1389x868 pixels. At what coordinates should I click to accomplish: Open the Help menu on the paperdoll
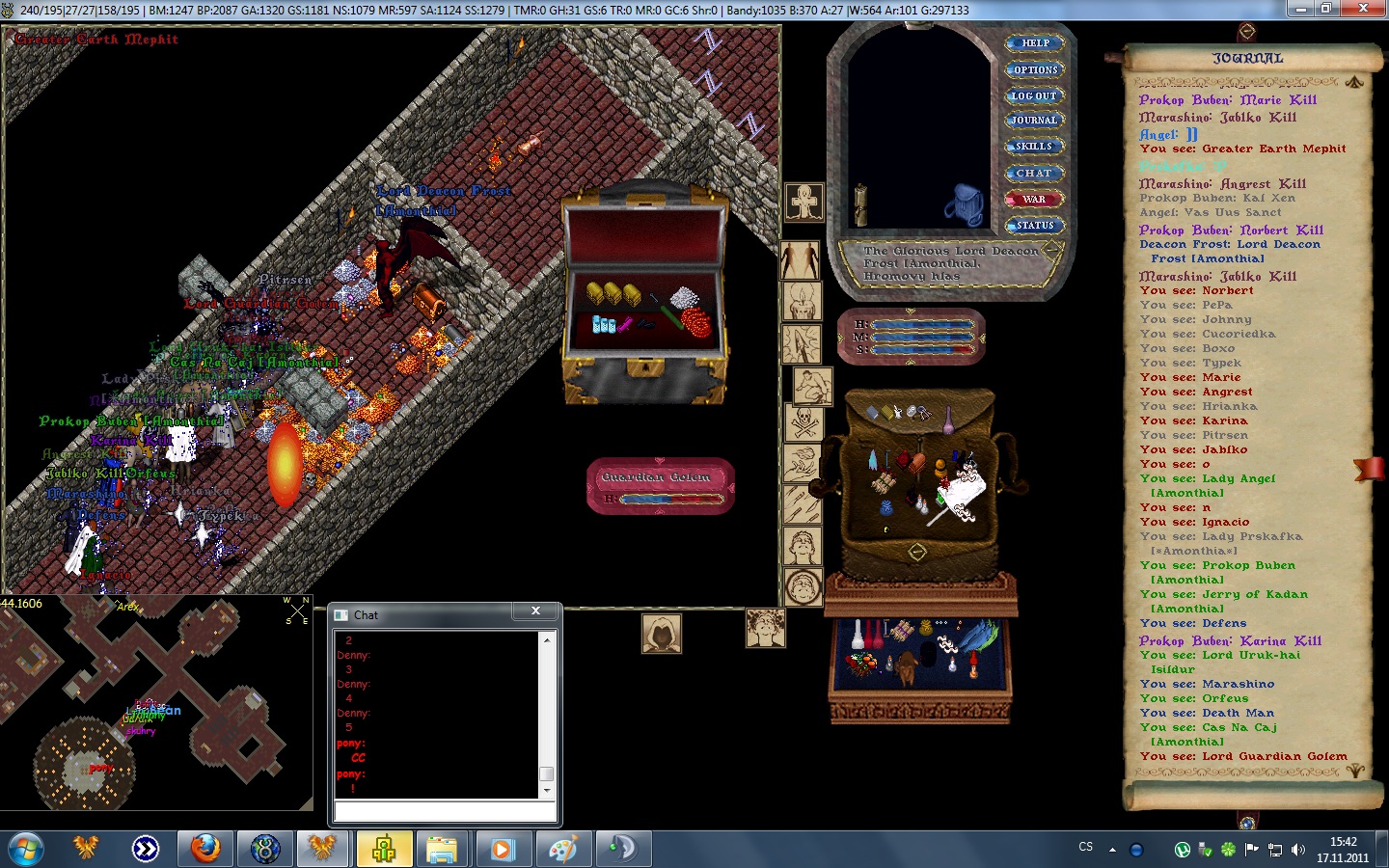pos(1034,43)
